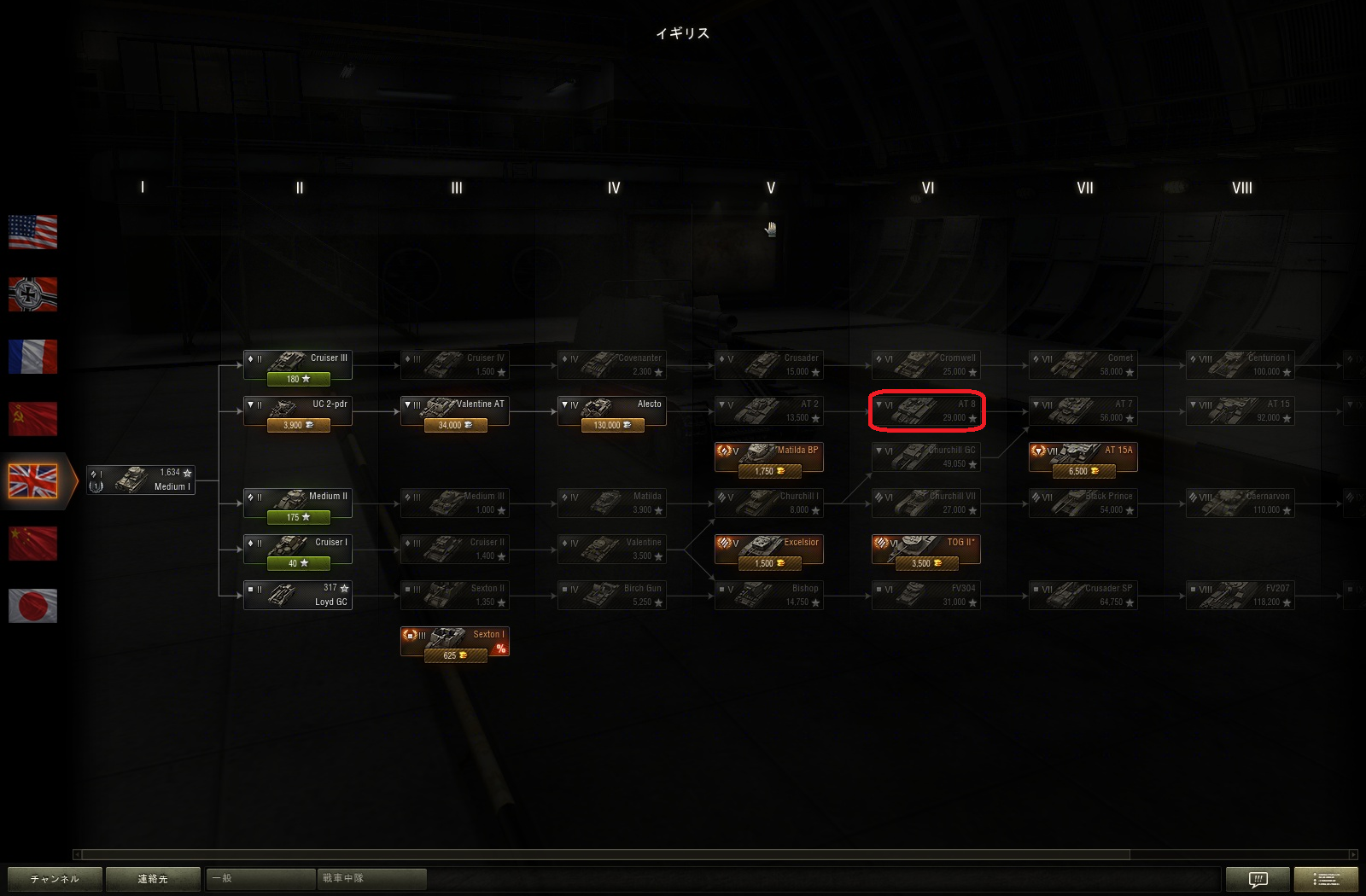The image size is (1366, 896).
Task: Click the TOG II* premium tank
Action: (926, 550)
